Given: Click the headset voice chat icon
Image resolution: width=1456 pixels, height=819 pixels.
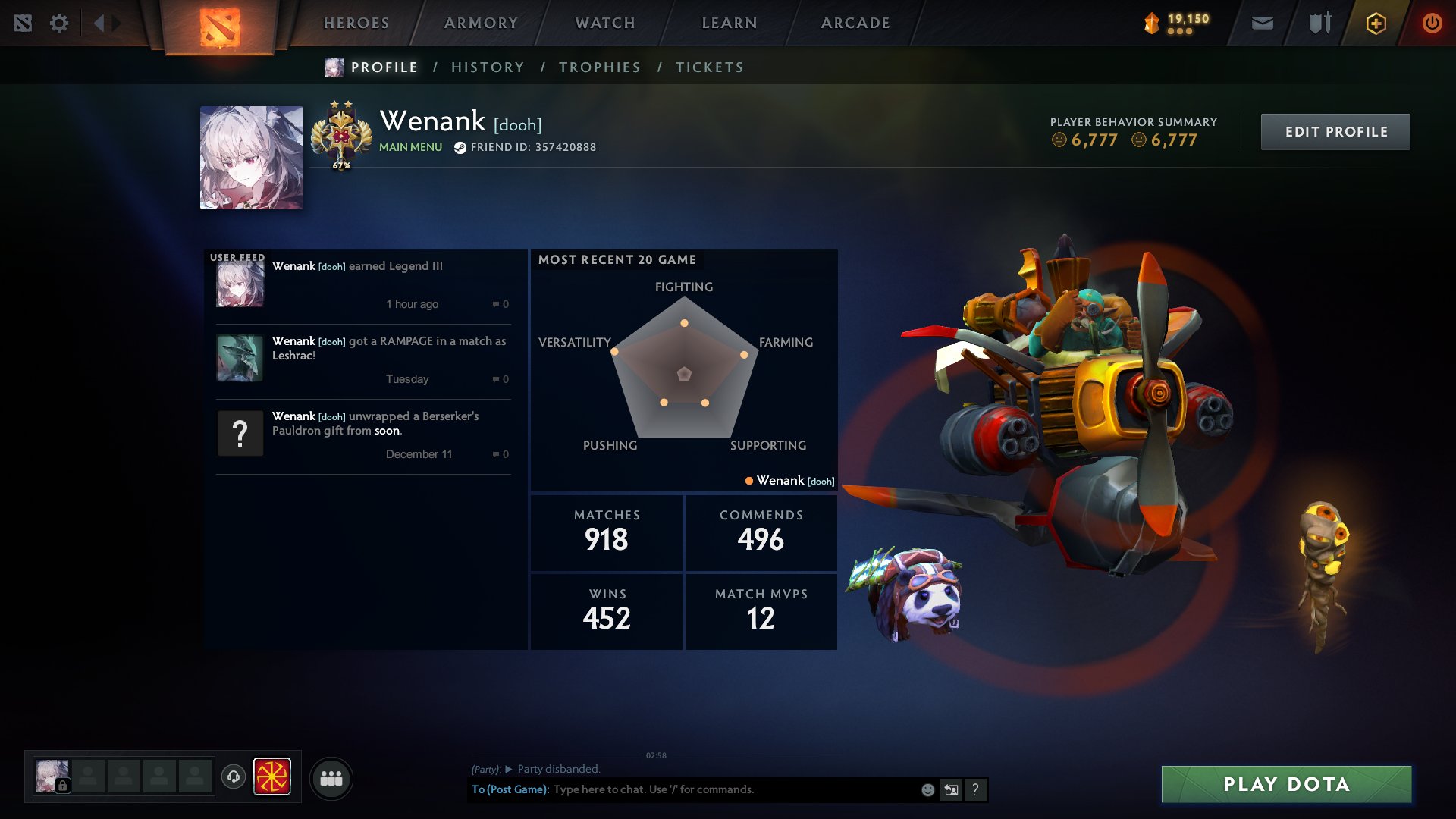Looking at the screenshot, I should click(234, 777).
